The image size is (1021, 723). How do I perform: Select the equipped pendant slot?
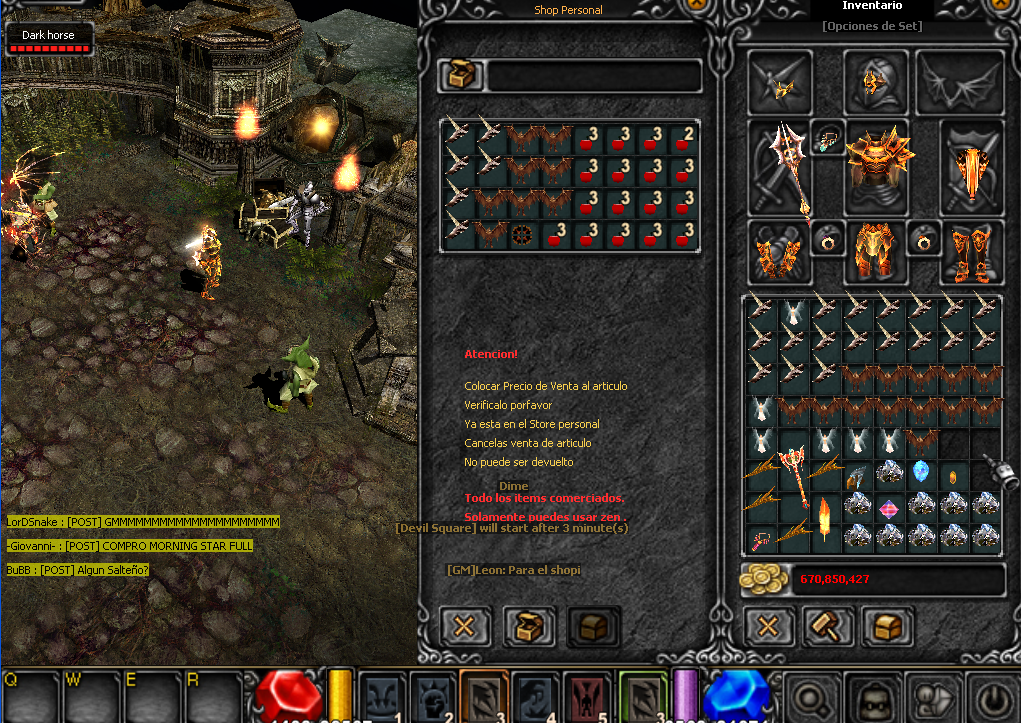[827, 138]
